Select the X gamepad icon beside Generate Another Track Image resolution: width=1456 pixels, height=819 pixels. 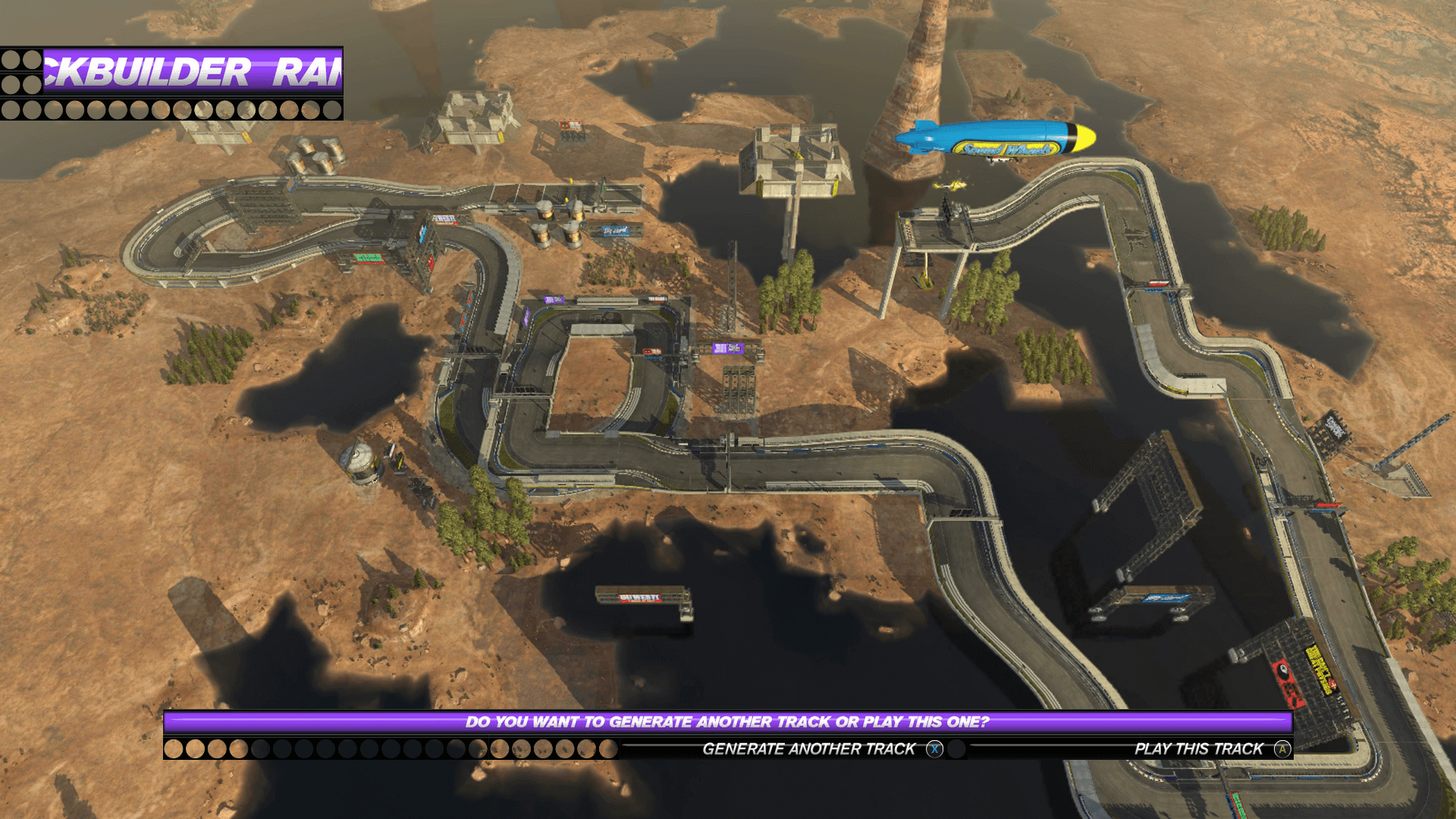tap(934, 748)
